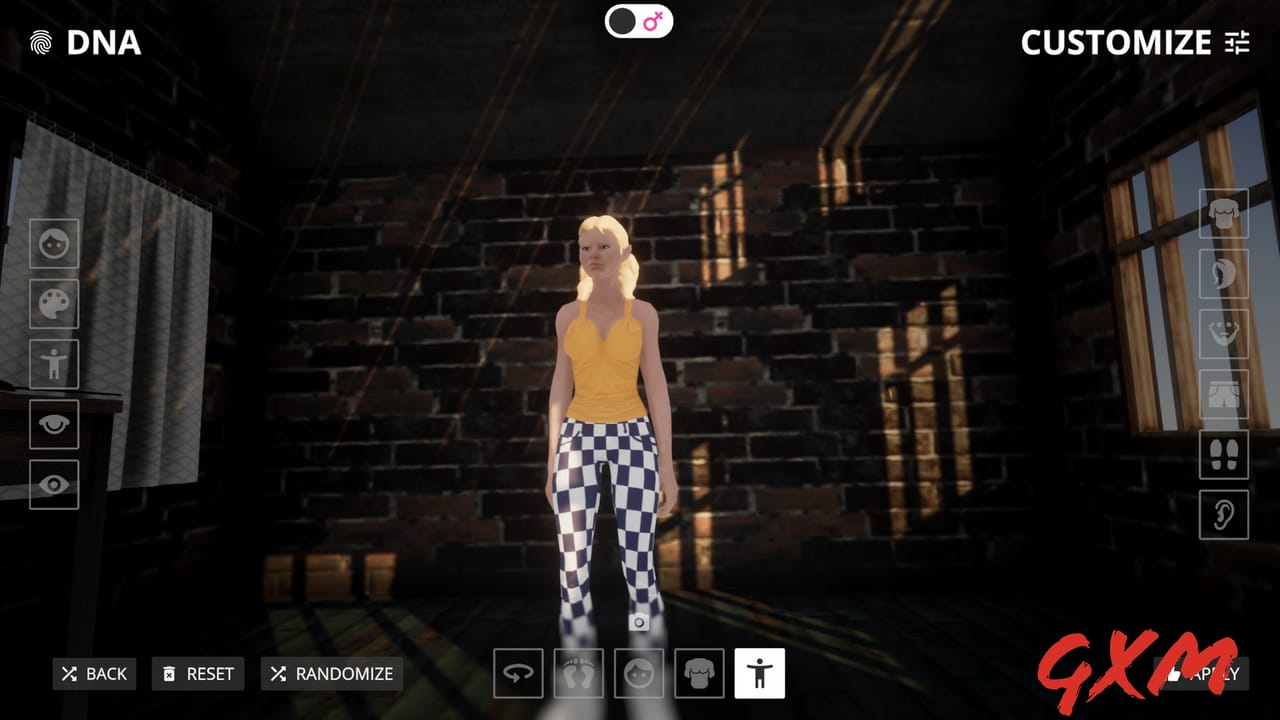Viewport: 1280px width, 720px height.
Task: Select the ear customization icon
Action: tap(1224, 514)
